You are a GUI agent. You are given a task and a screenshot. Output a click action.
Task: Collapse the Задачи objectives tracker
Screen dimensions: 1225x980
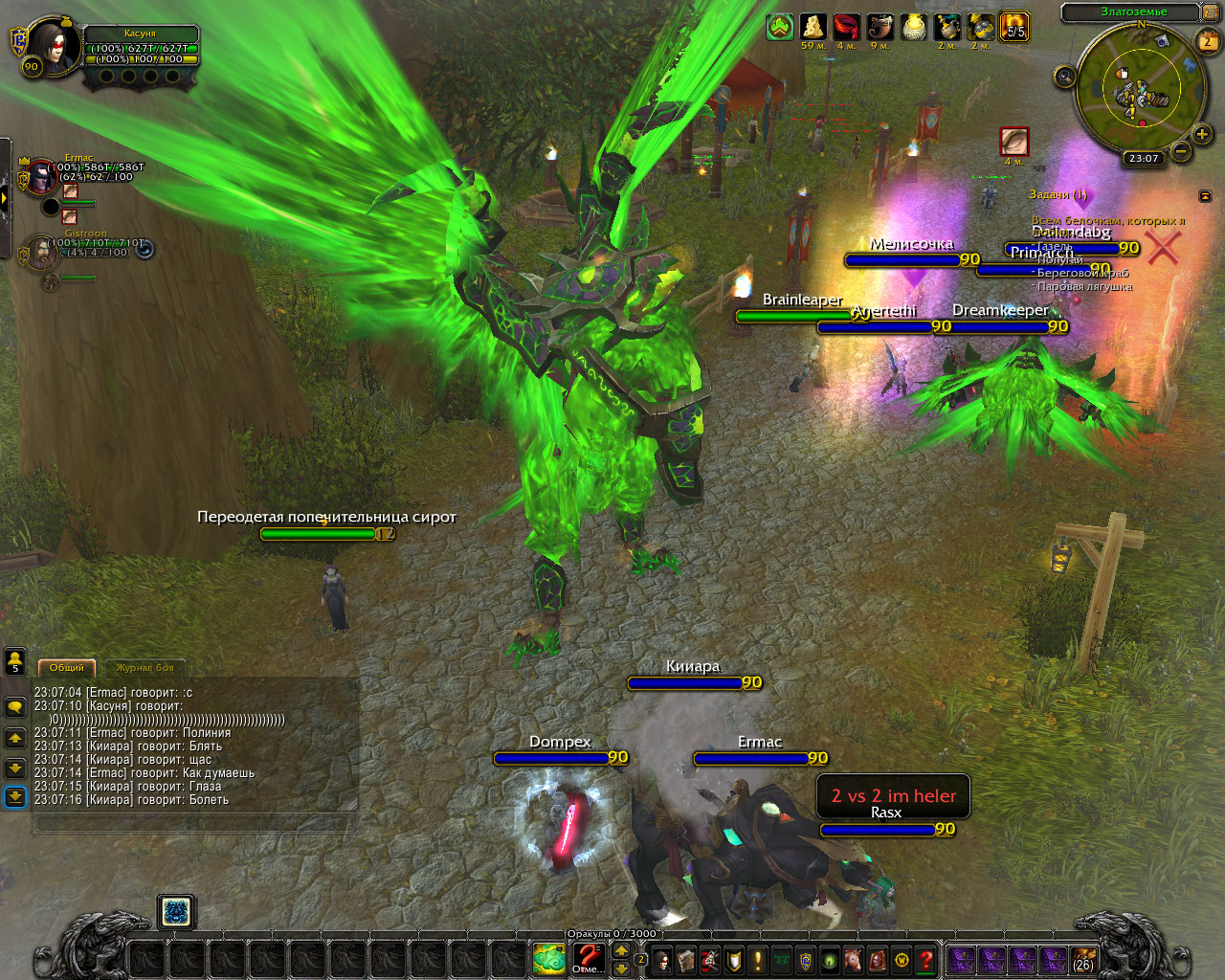[1205, 195]
